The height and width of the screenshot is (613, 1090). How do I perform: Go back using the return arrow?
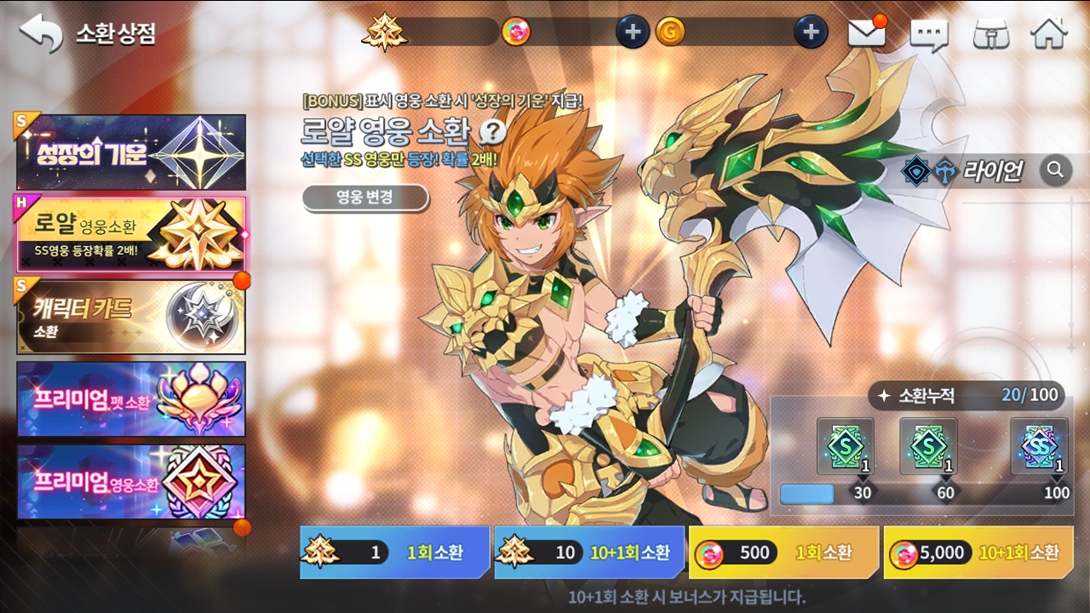[40, 33]
